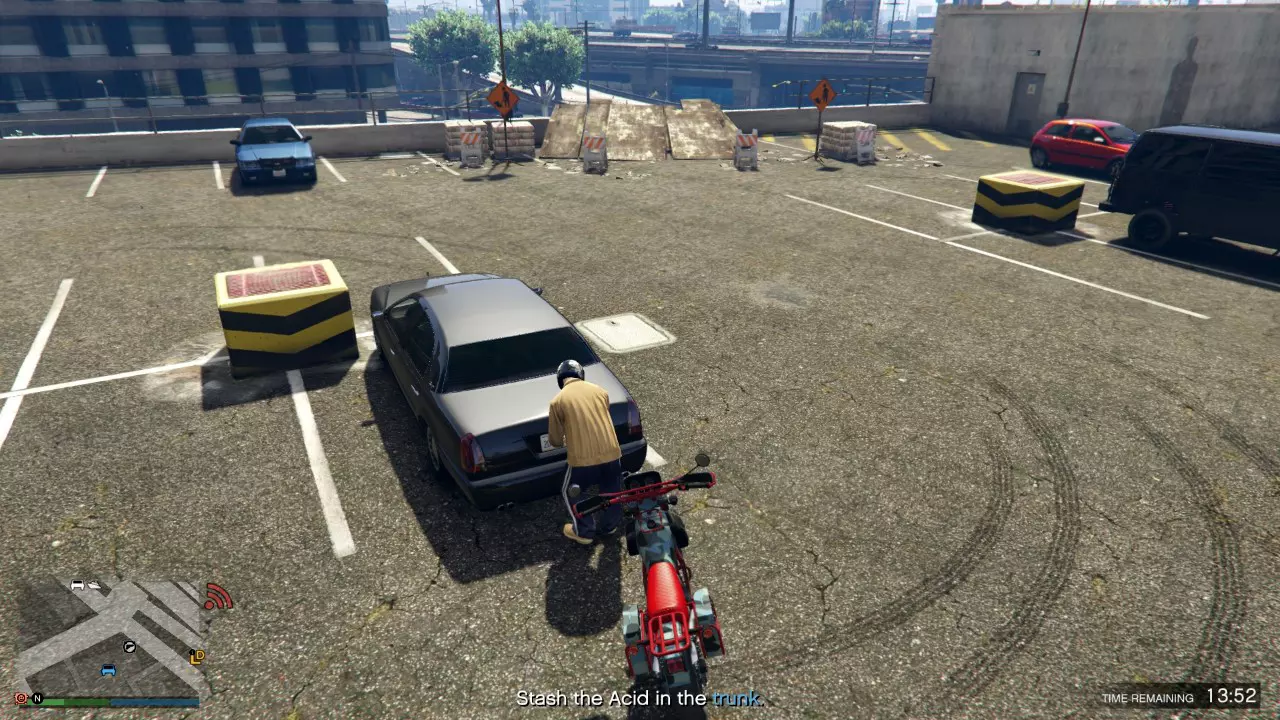Click the yellow LD Organics icon on minimap
This screenshot has height=720, width=1280.
(198, 657)
